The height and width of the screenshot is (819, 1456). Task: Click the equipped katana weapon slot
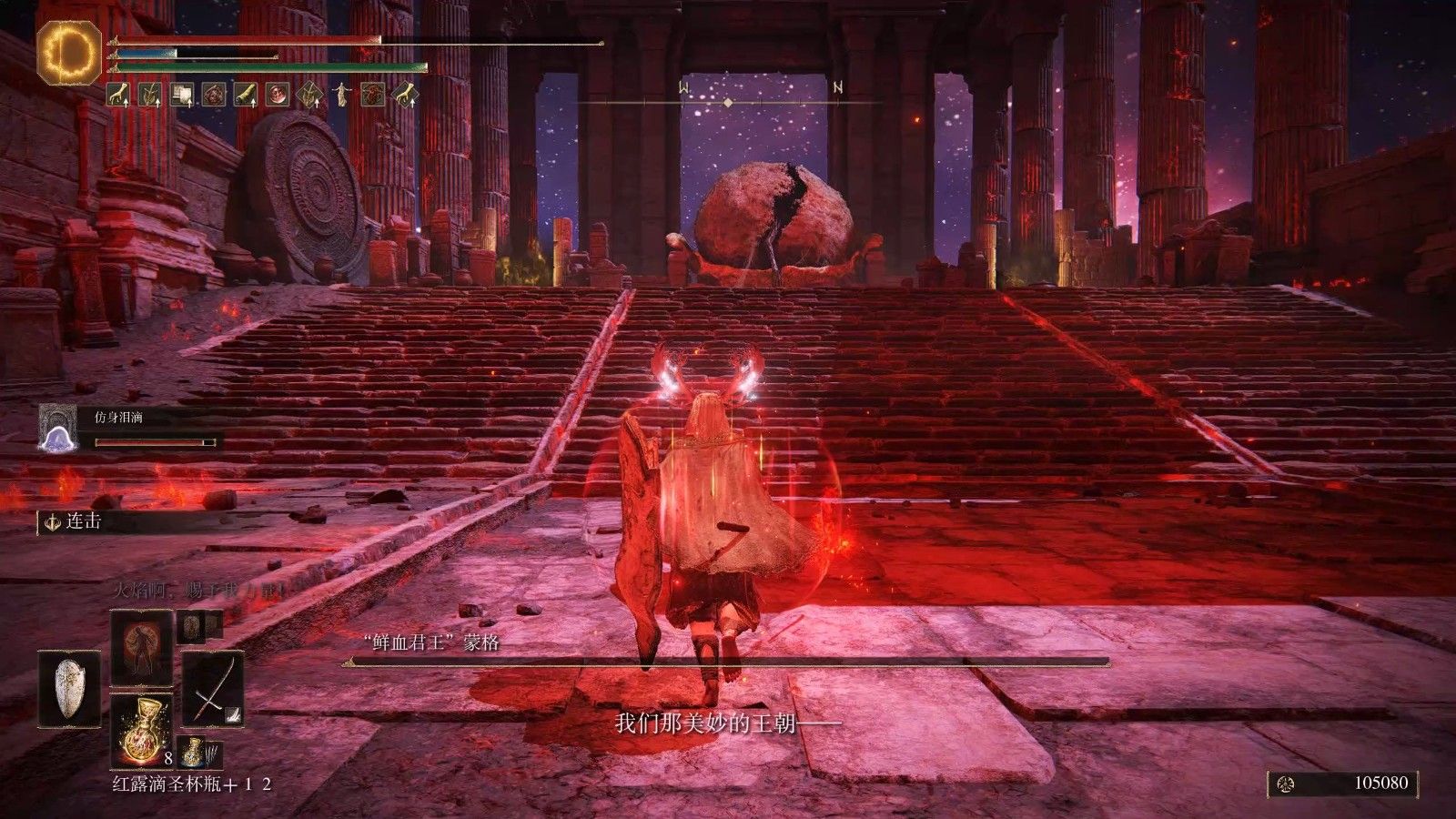[x=213, y=688]
